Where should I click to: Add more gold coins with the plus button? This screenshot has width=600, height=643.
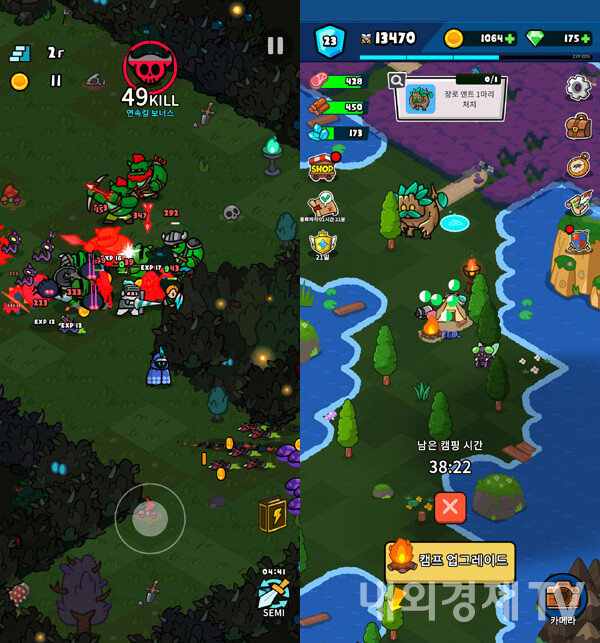tap(511, 39)
